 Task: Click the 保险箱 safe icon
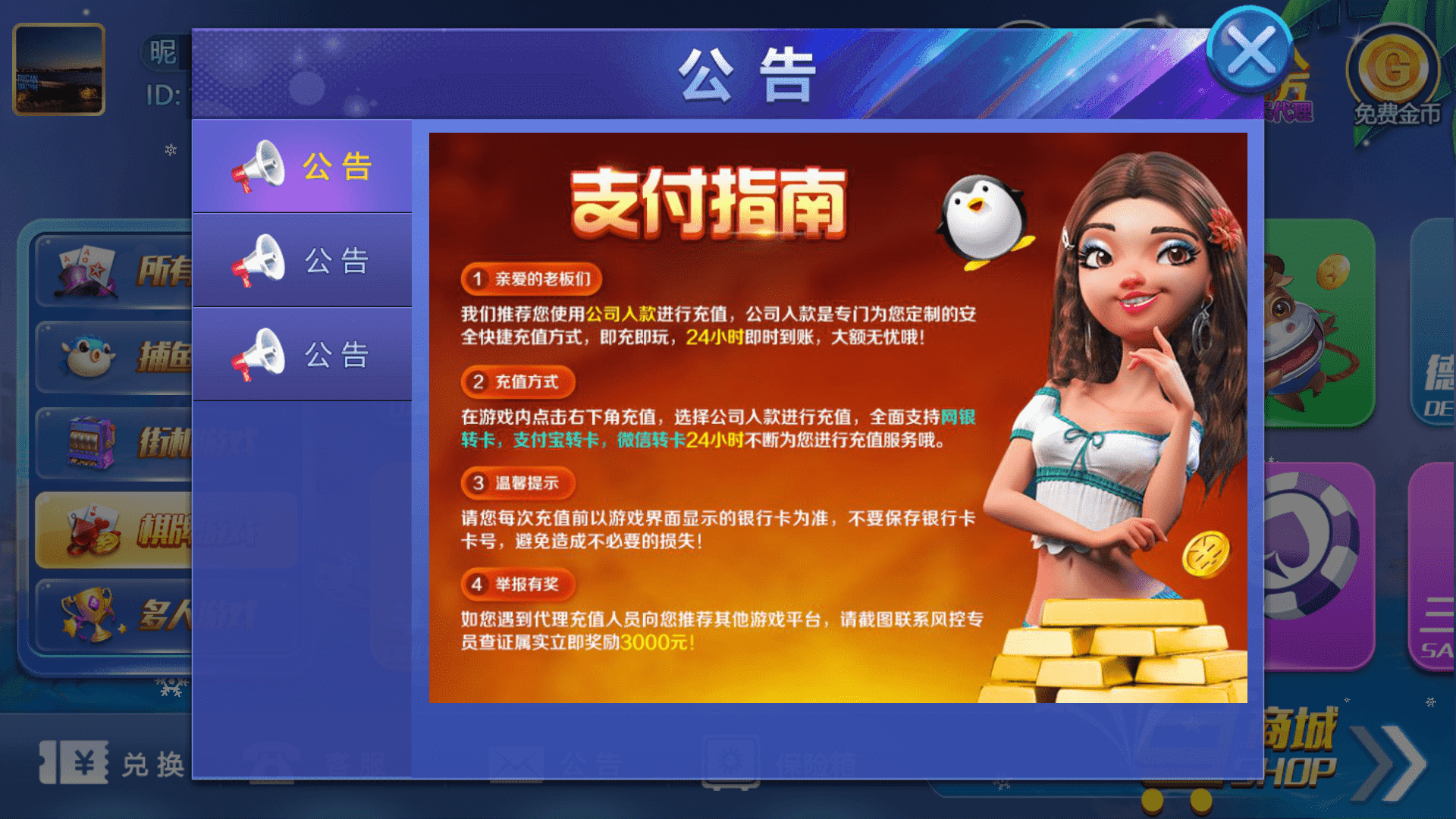728,758
